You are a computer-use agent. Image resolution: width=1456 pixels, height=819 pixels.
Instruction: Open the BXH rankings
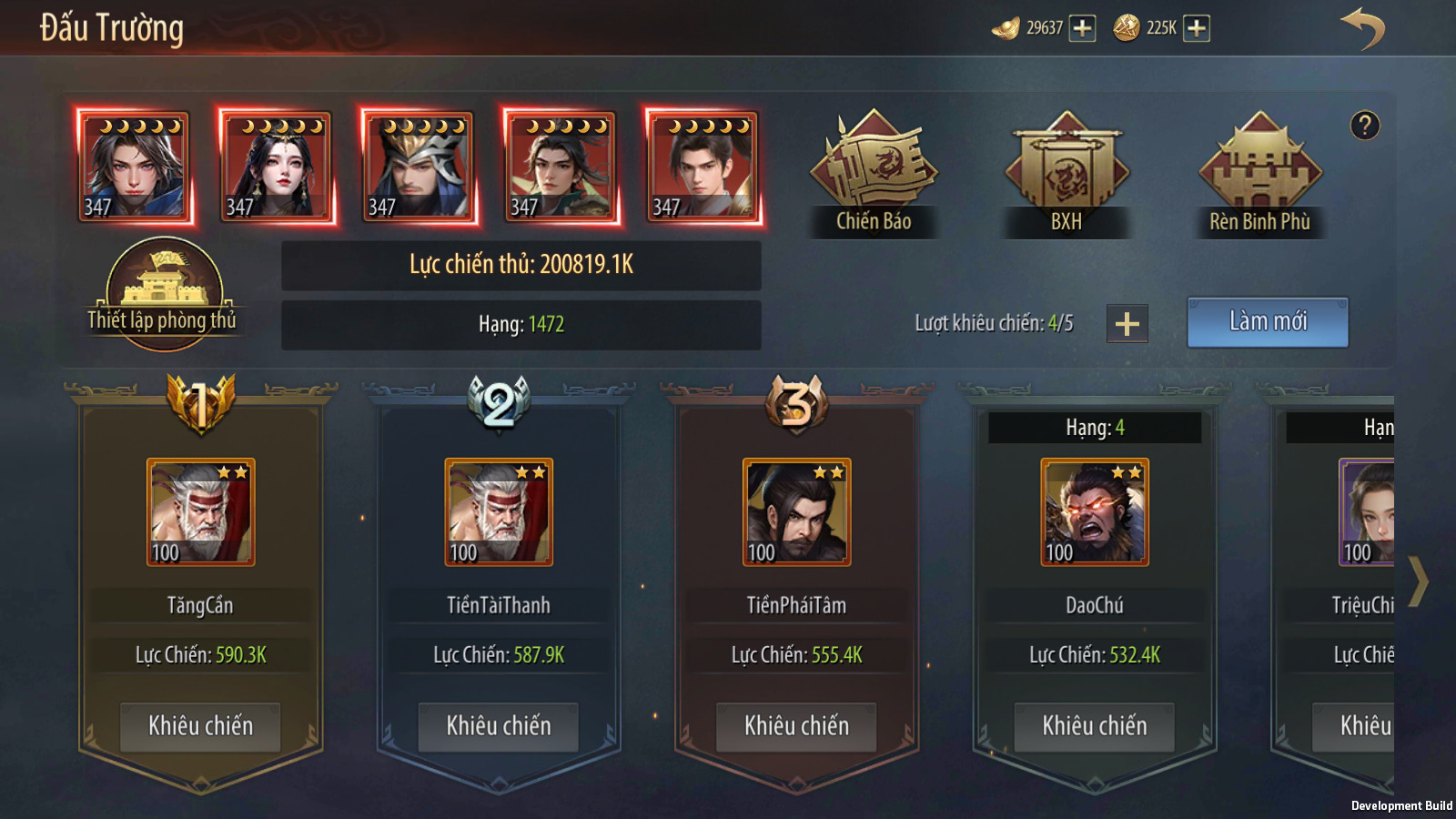[x=1067, y=173]
